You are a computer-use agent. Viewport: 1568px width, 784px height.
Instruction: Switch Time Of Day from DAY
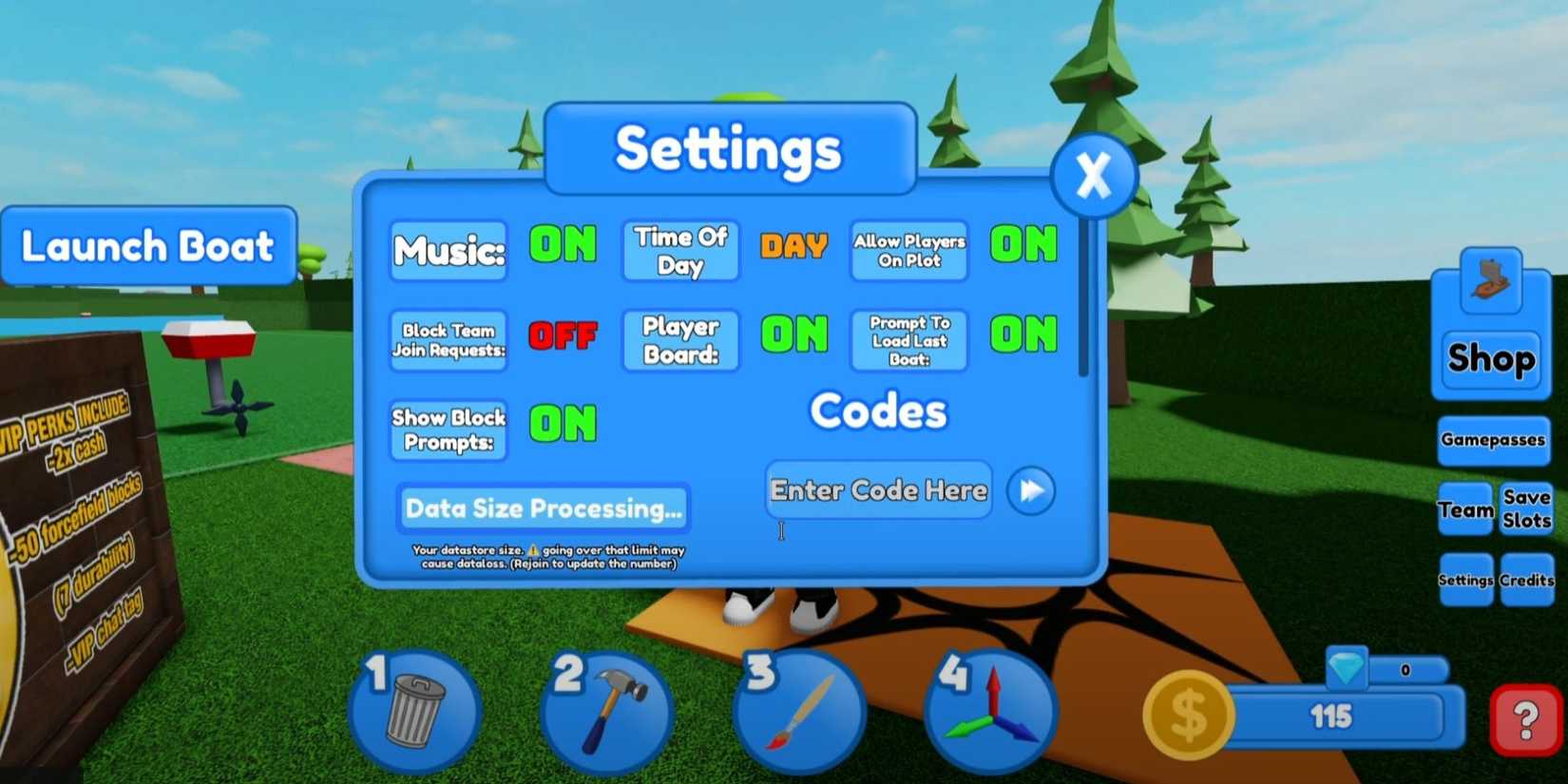794,246
